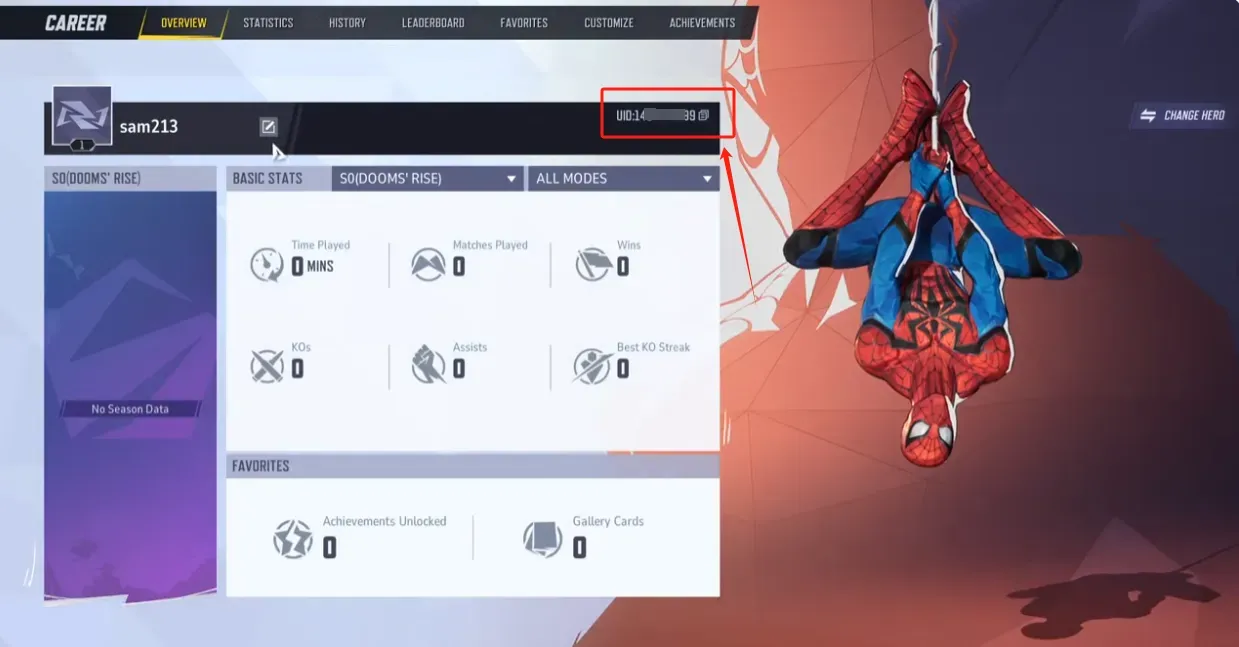Image resolution: width=1239 pixels, height=647 pixels.
Task: Click the Change Hero button
Action: tap(1183, 115)
